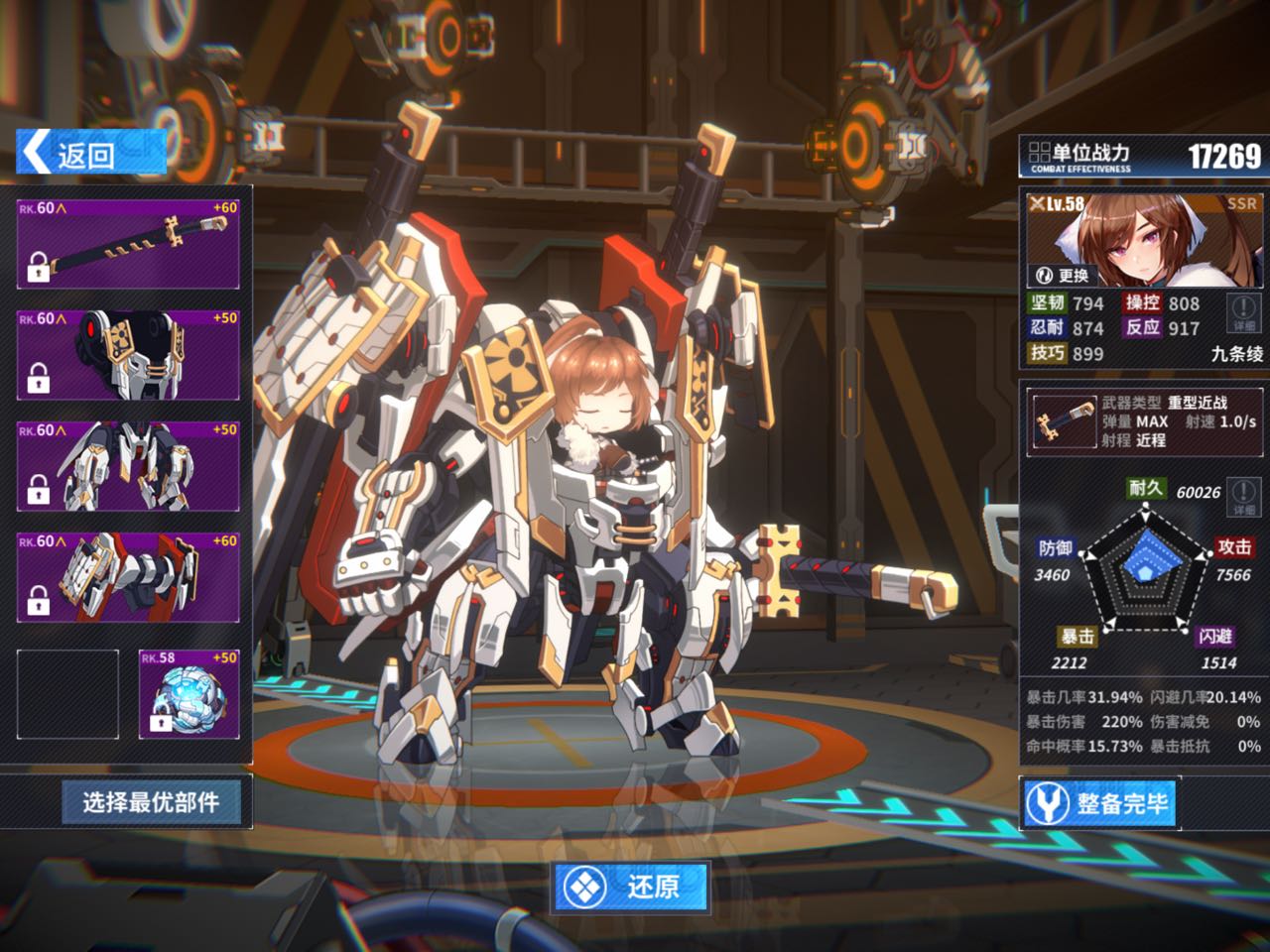Screen dimensions: 1270x952
Task: Click 选择最优部件 to auto-equip best parts
Action: (151, 801)
